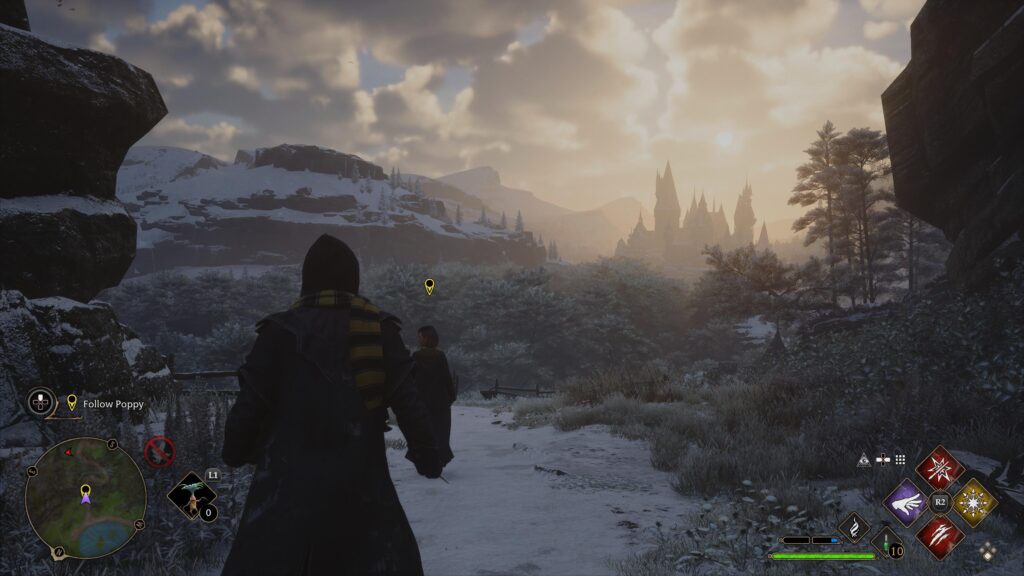Open the nine-dot grid icon
Viewport: 1024px width, 576px height.
coord(900,460)
